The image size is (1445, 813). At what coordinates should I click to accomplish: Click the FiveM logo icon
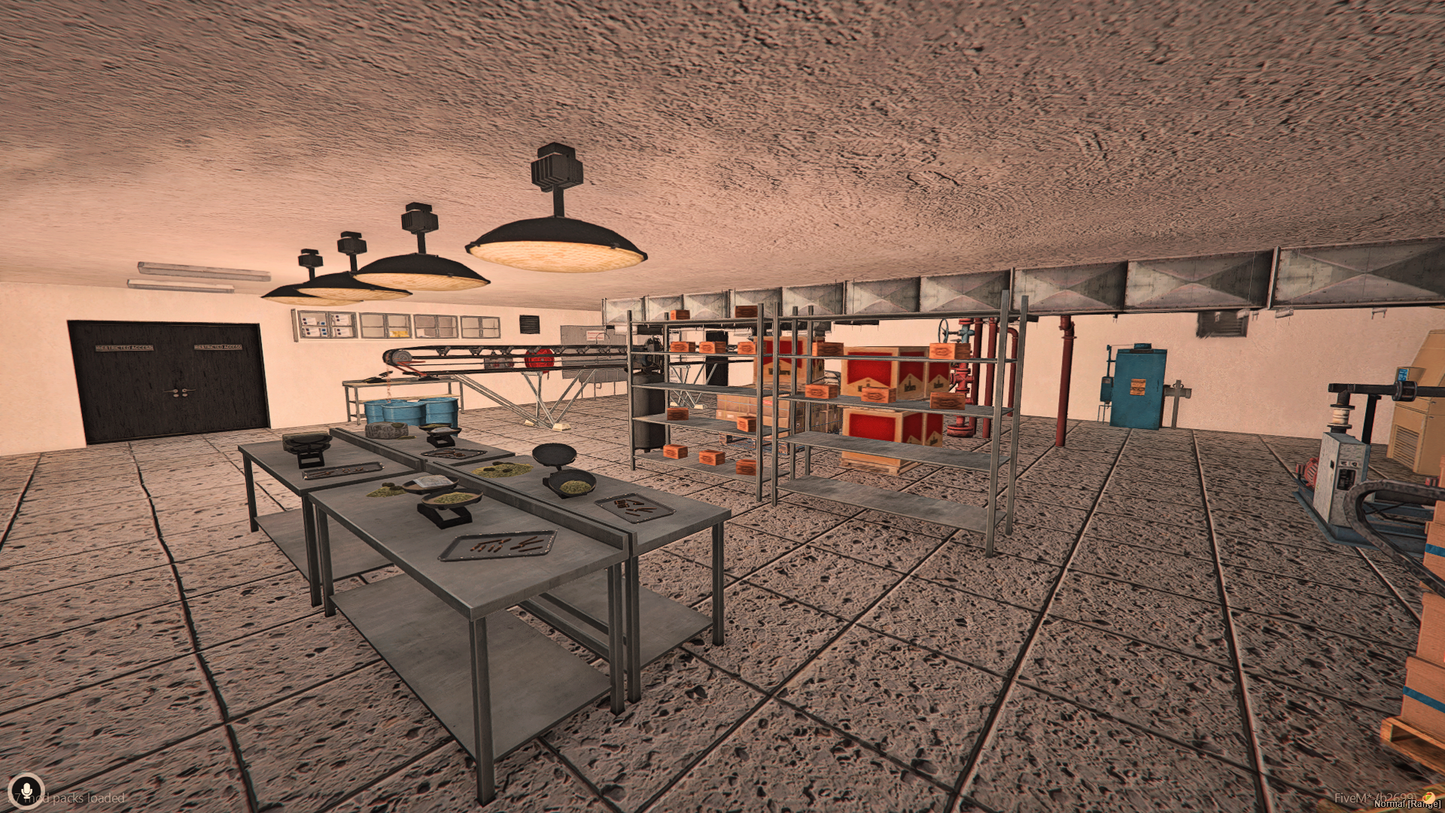point(1430,797)
